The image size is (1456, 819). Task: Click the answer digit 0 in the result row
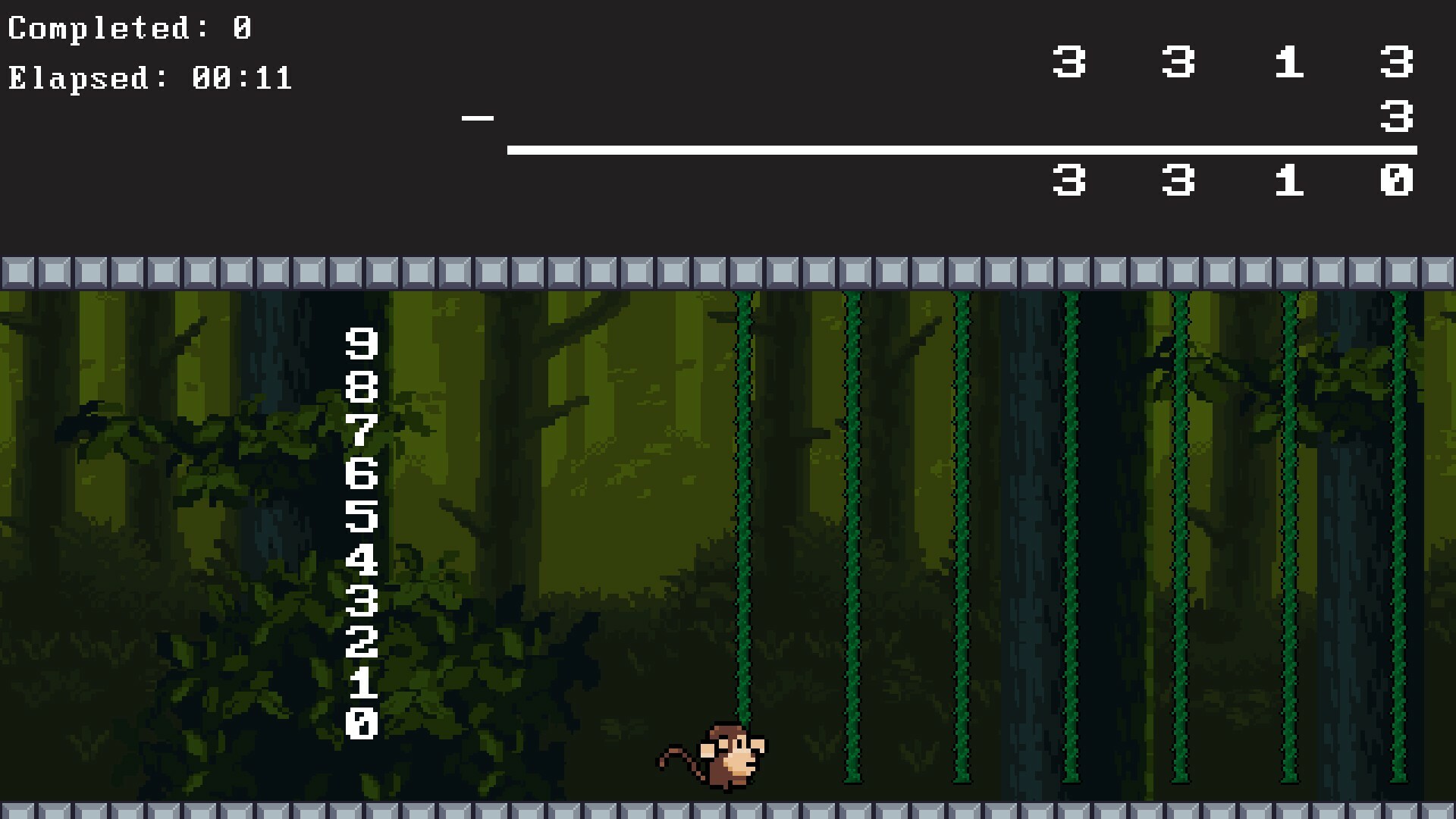(1398, 180)
